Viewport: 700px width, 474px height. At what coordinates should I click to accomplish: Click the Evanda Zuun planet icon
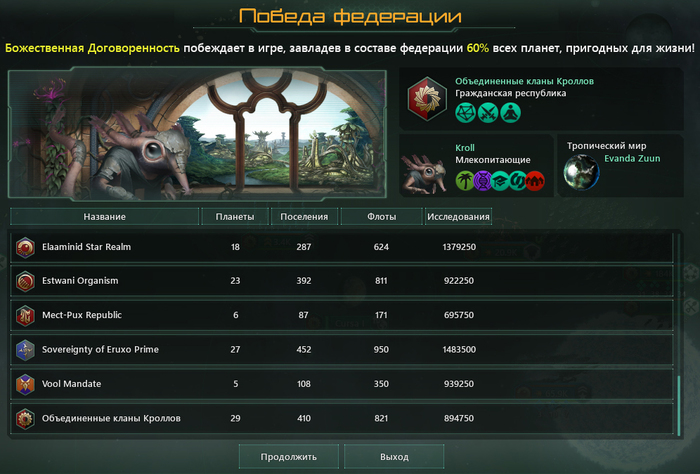pos(580,171)
